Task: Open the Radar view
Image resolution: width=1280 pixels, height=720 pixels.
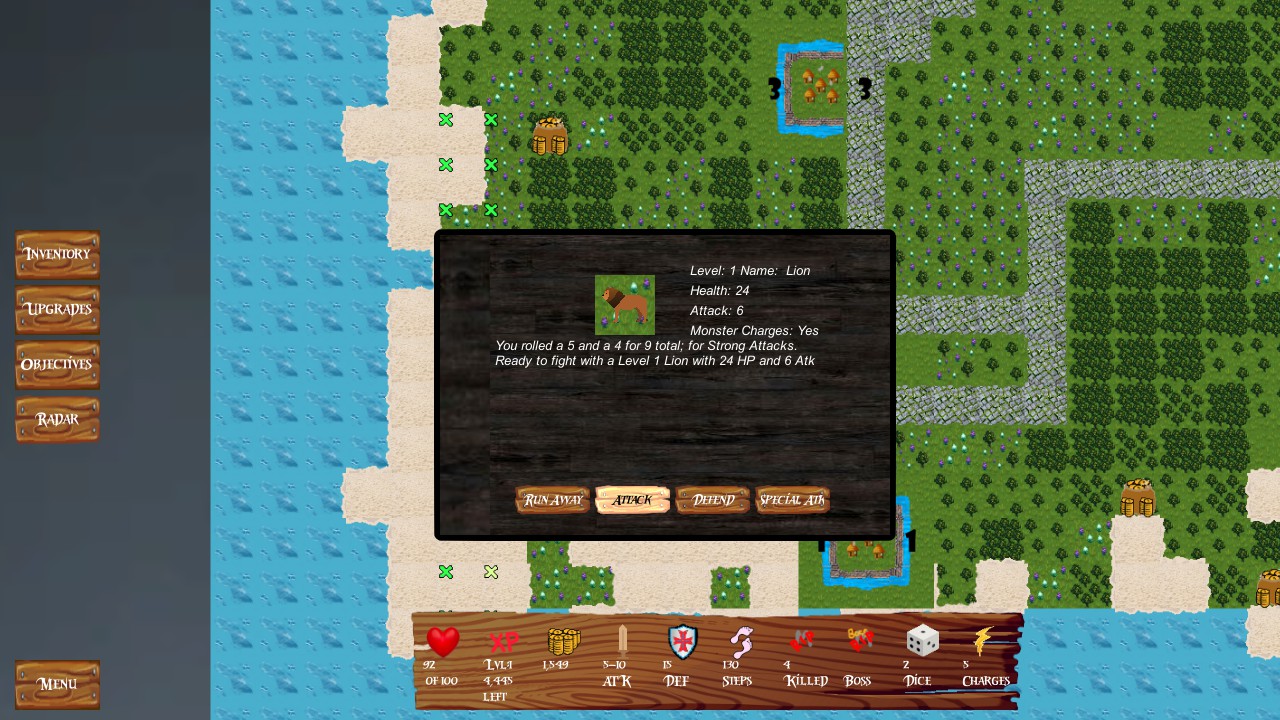Action: point(57,419)
